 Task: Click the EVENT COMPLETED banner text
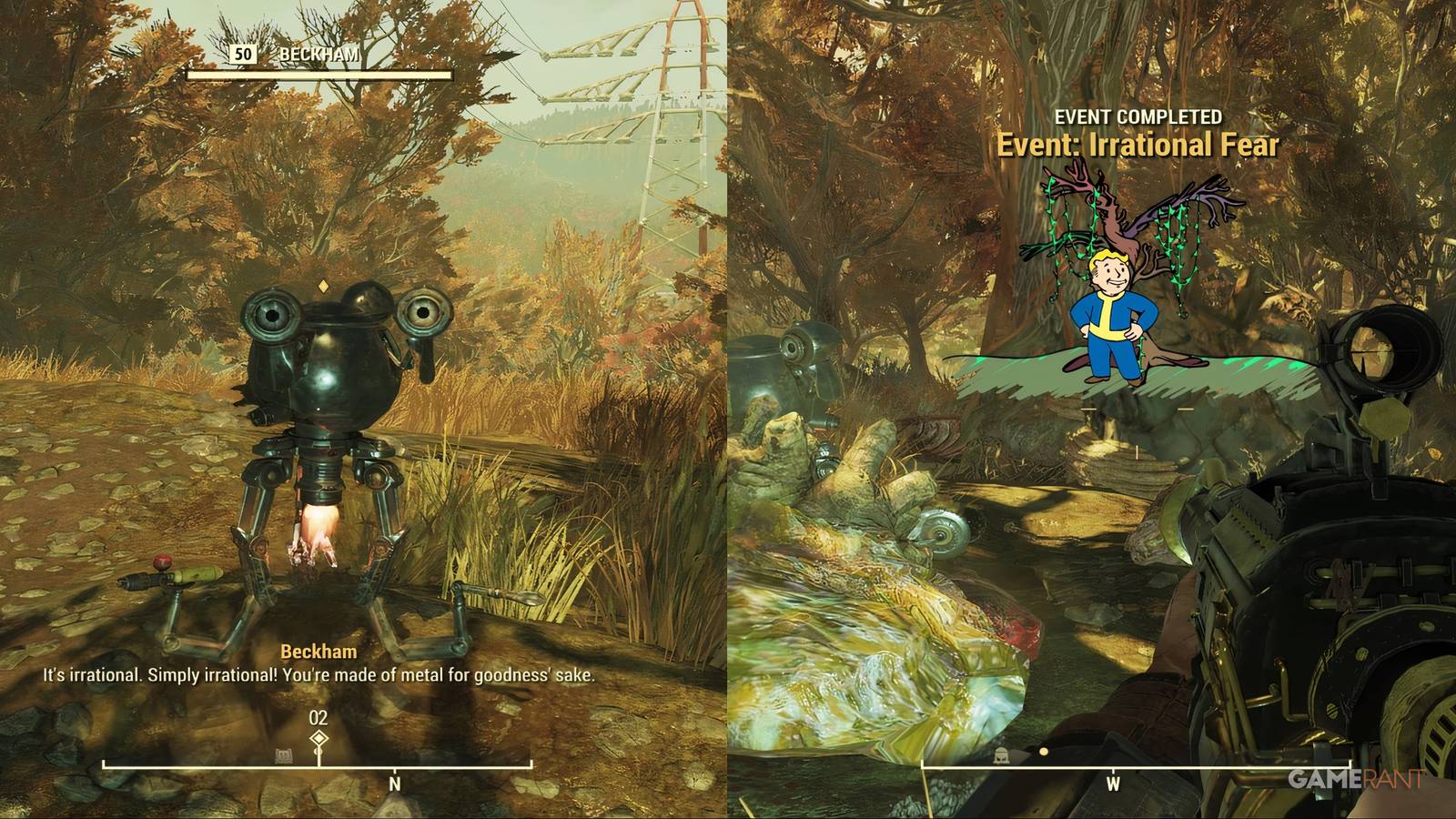coord(1137,116)
